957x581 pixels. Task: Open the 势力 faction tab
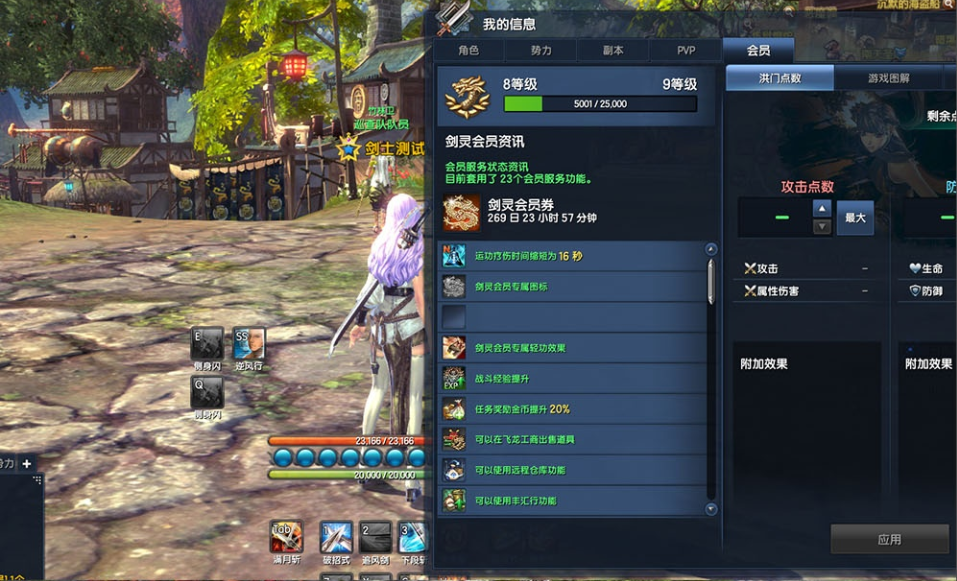541,51
